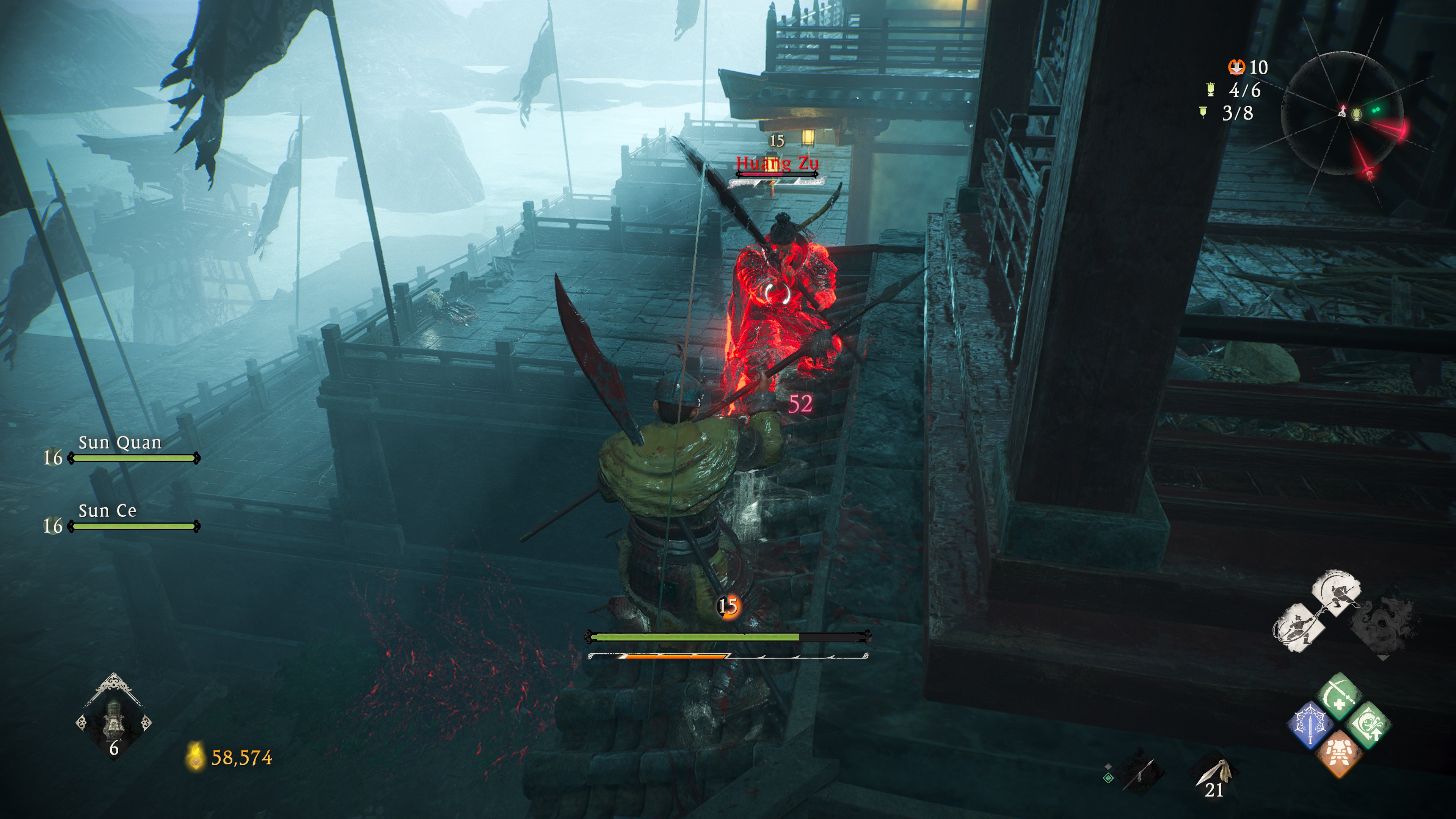Use the Dragon's Cure Pot flask
Viewport: 1456px width, 819px height.
click(x=114, y=721)
